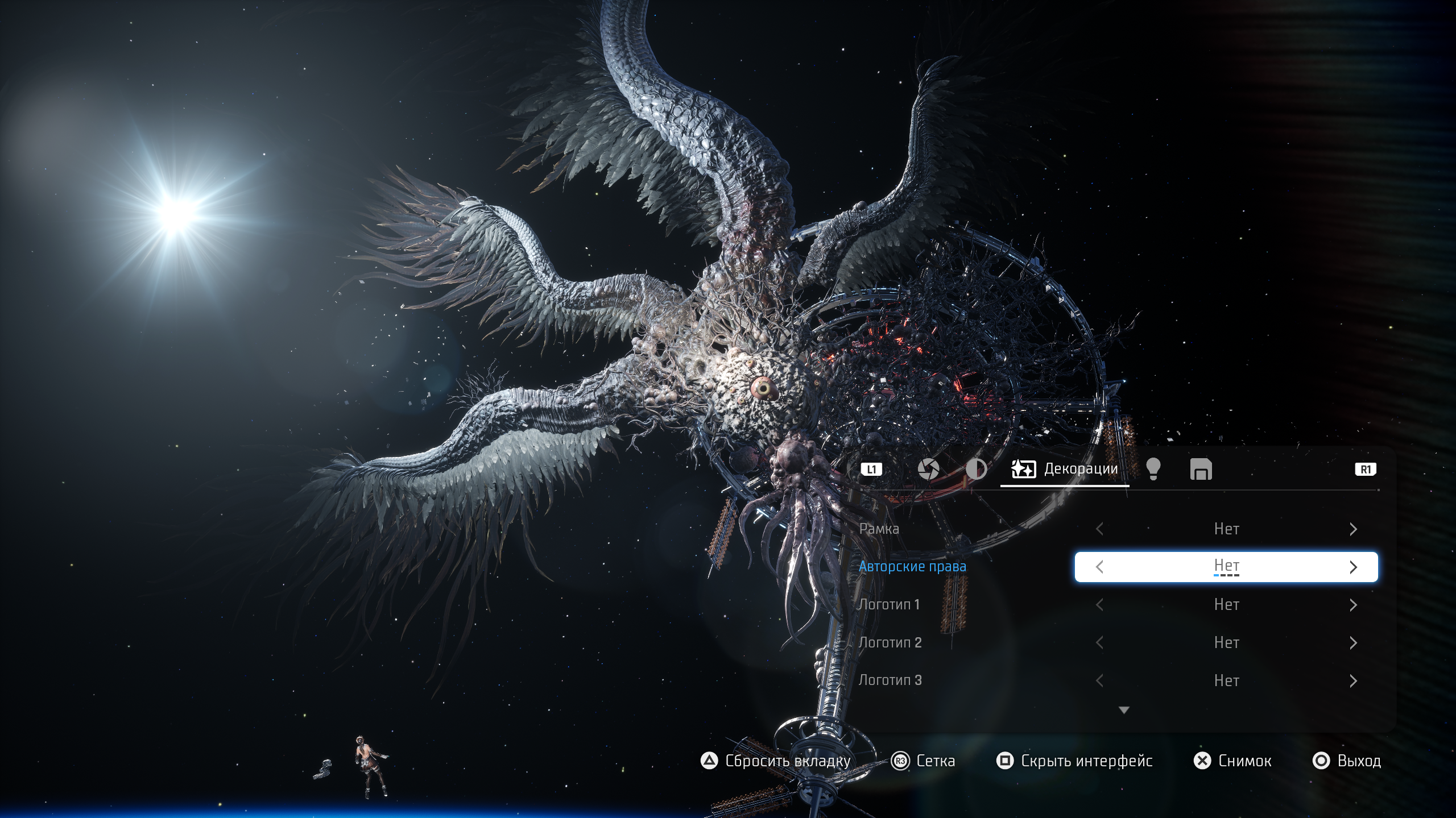Screen dimensions: 1456x818
Task: Set Авторские права to the previous option
Action: click(x=1099, y=567)
